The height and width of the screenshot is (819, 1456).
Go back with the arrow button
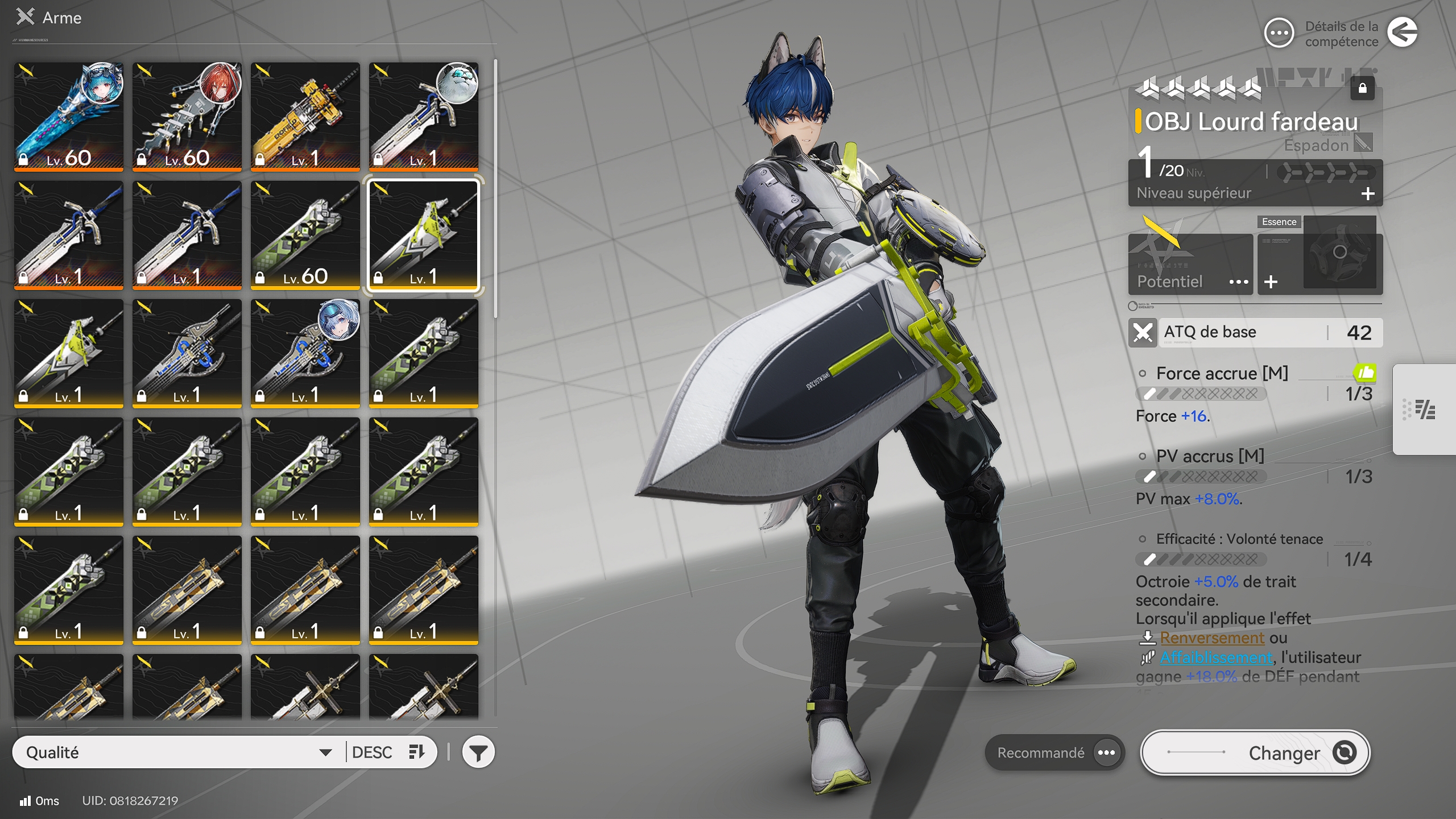pyautogui.click(x=1402, y=32)
